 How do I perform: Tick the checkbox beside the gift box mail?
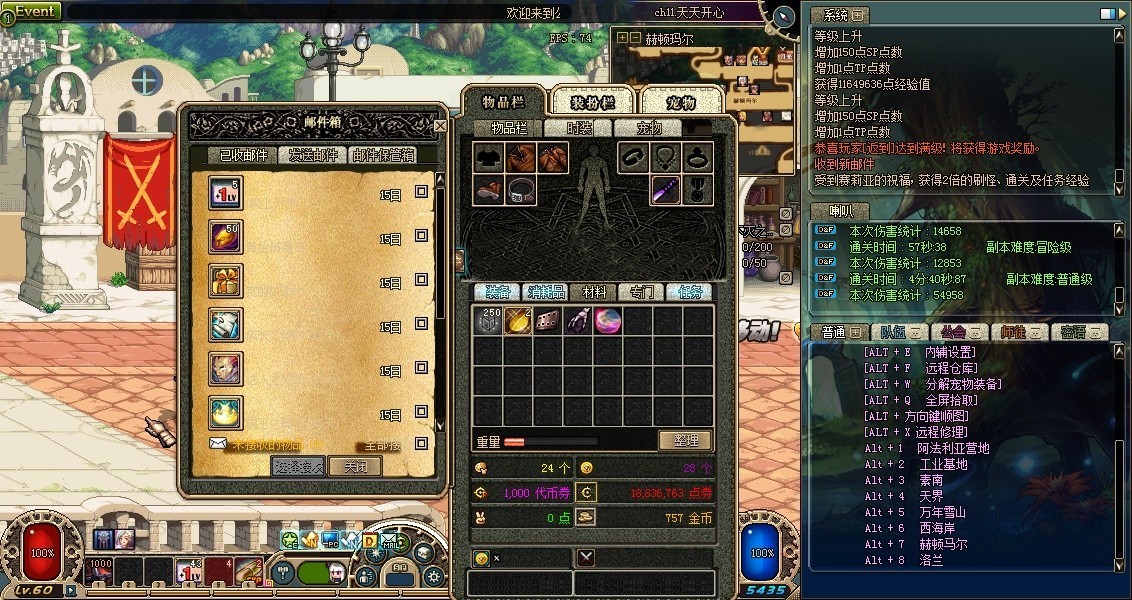[422, 282]
